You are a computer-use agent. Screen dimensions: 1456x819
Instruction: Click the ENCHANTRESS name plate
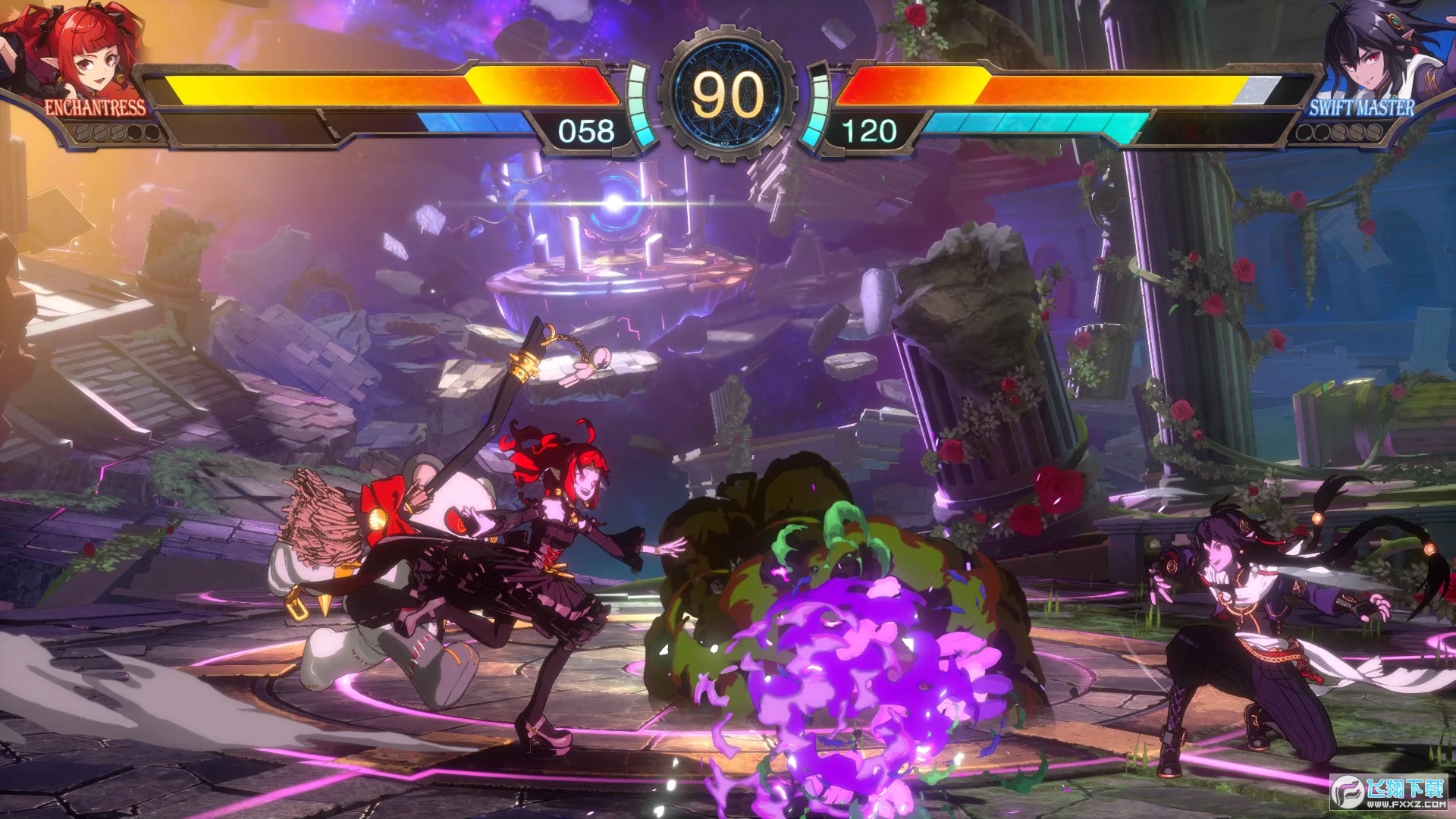(x=95, y=107)
